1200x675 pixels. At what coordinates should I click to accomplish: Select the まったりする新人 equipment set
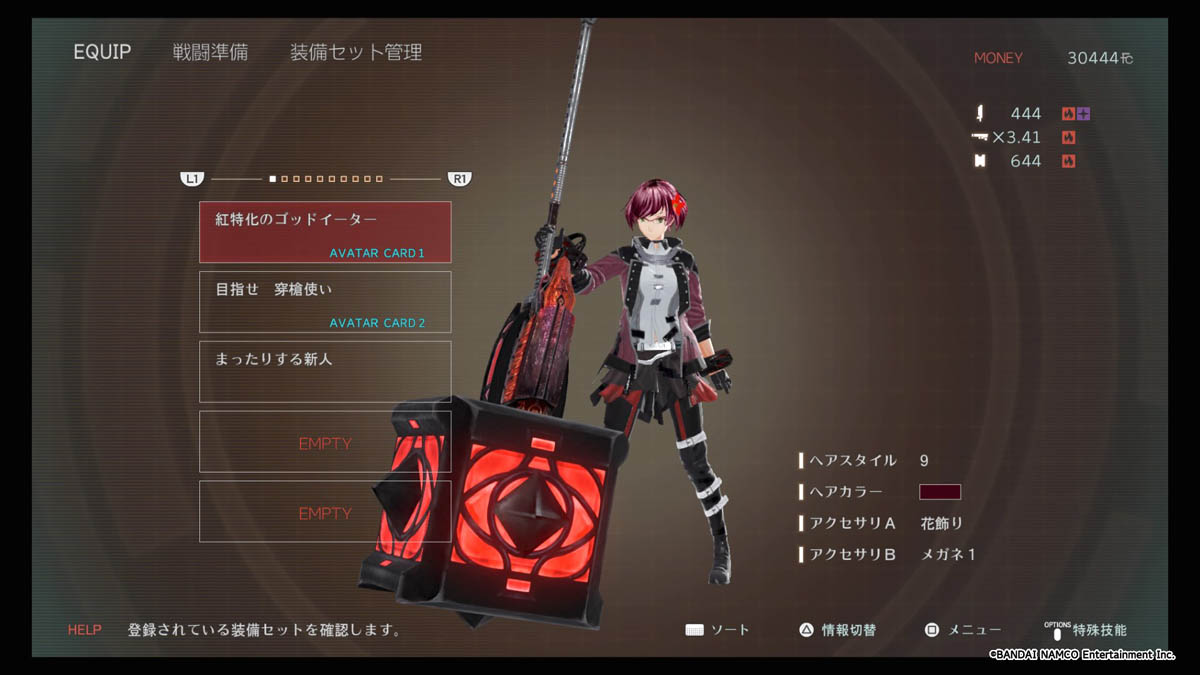pos(325,372)
